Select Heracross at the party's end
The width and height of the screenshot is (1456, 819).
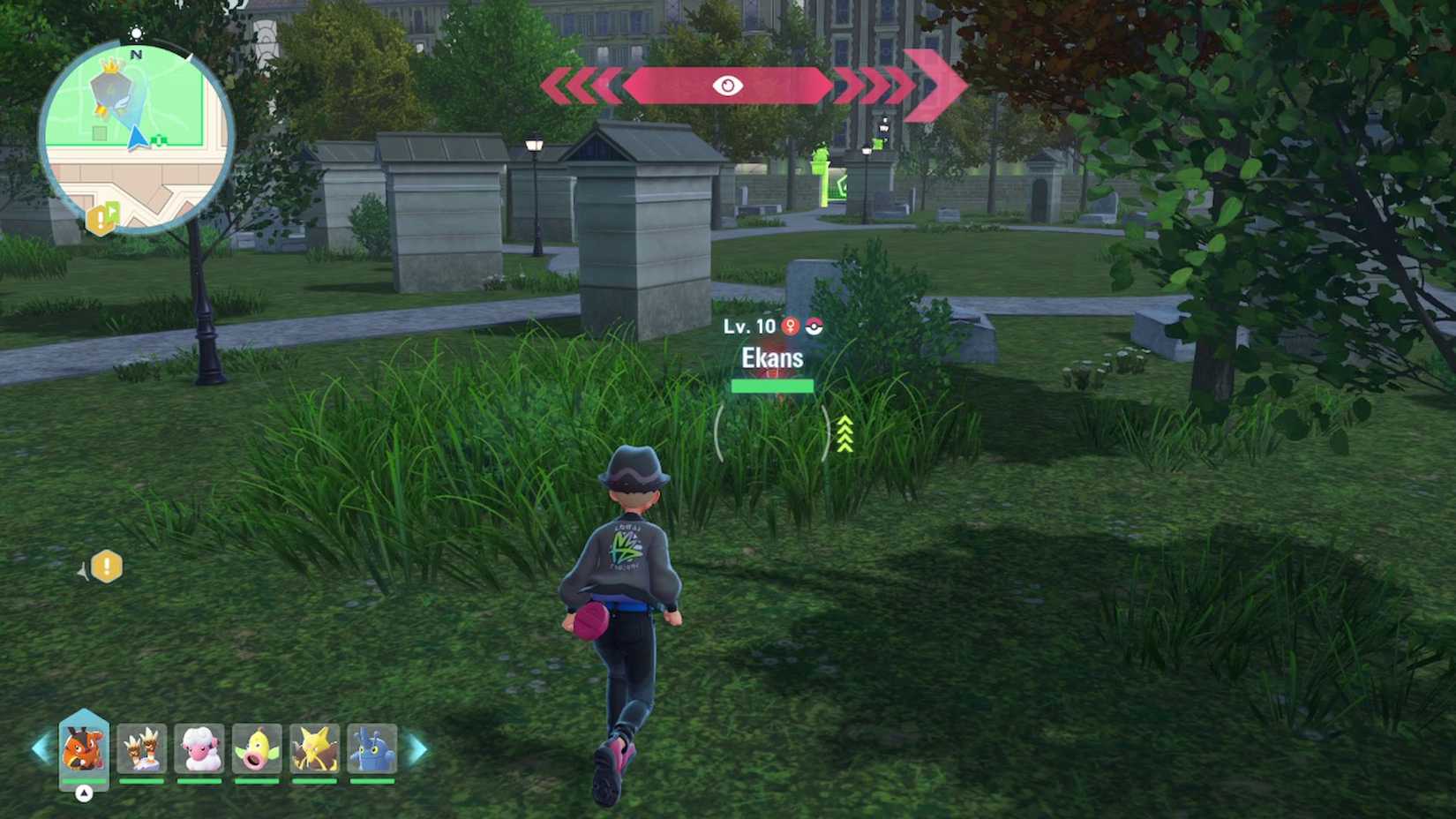pyautogui.click(x=372, y=747)
